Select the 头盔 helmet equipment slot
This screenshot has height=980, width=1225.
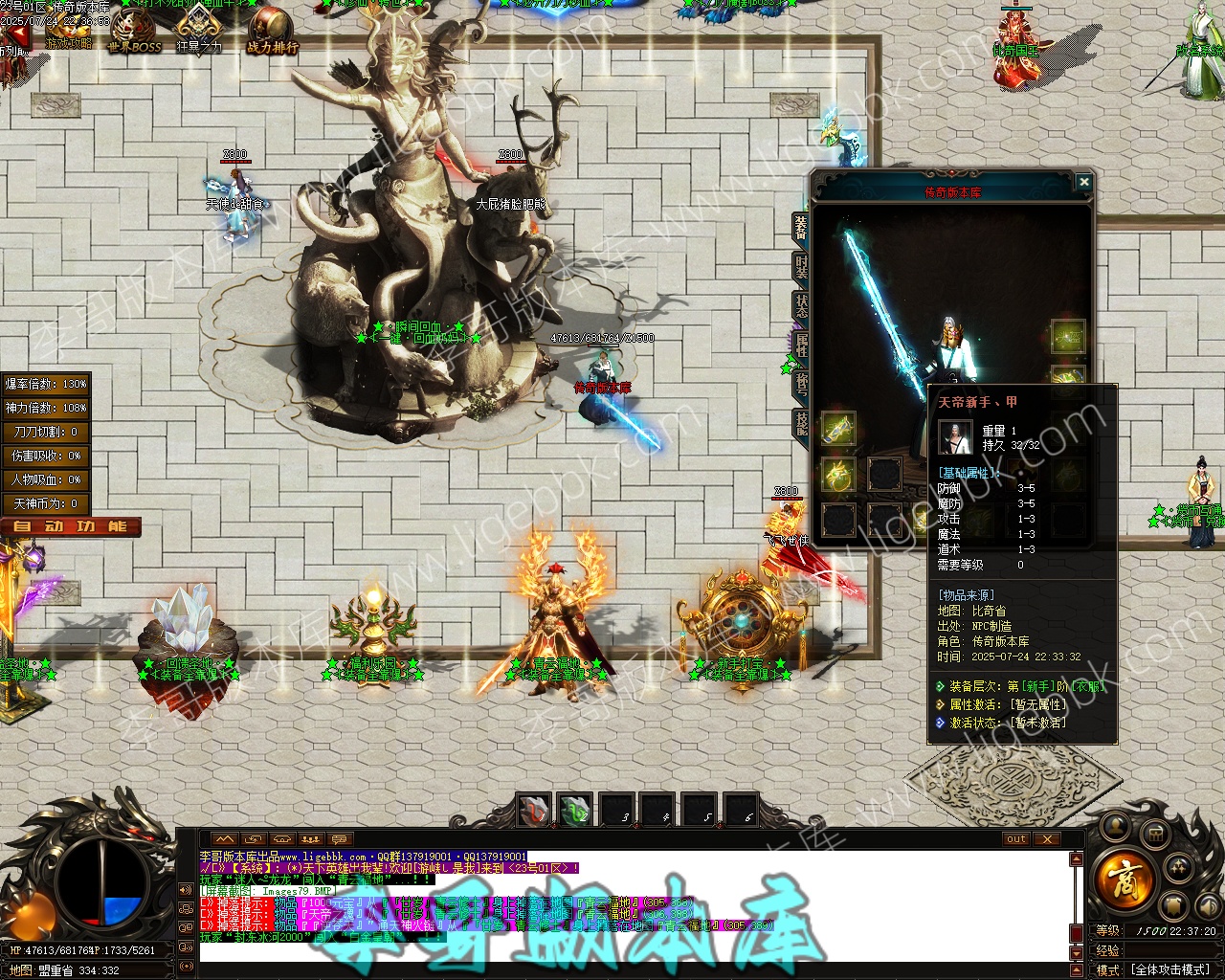click(x=1068, y=337)
